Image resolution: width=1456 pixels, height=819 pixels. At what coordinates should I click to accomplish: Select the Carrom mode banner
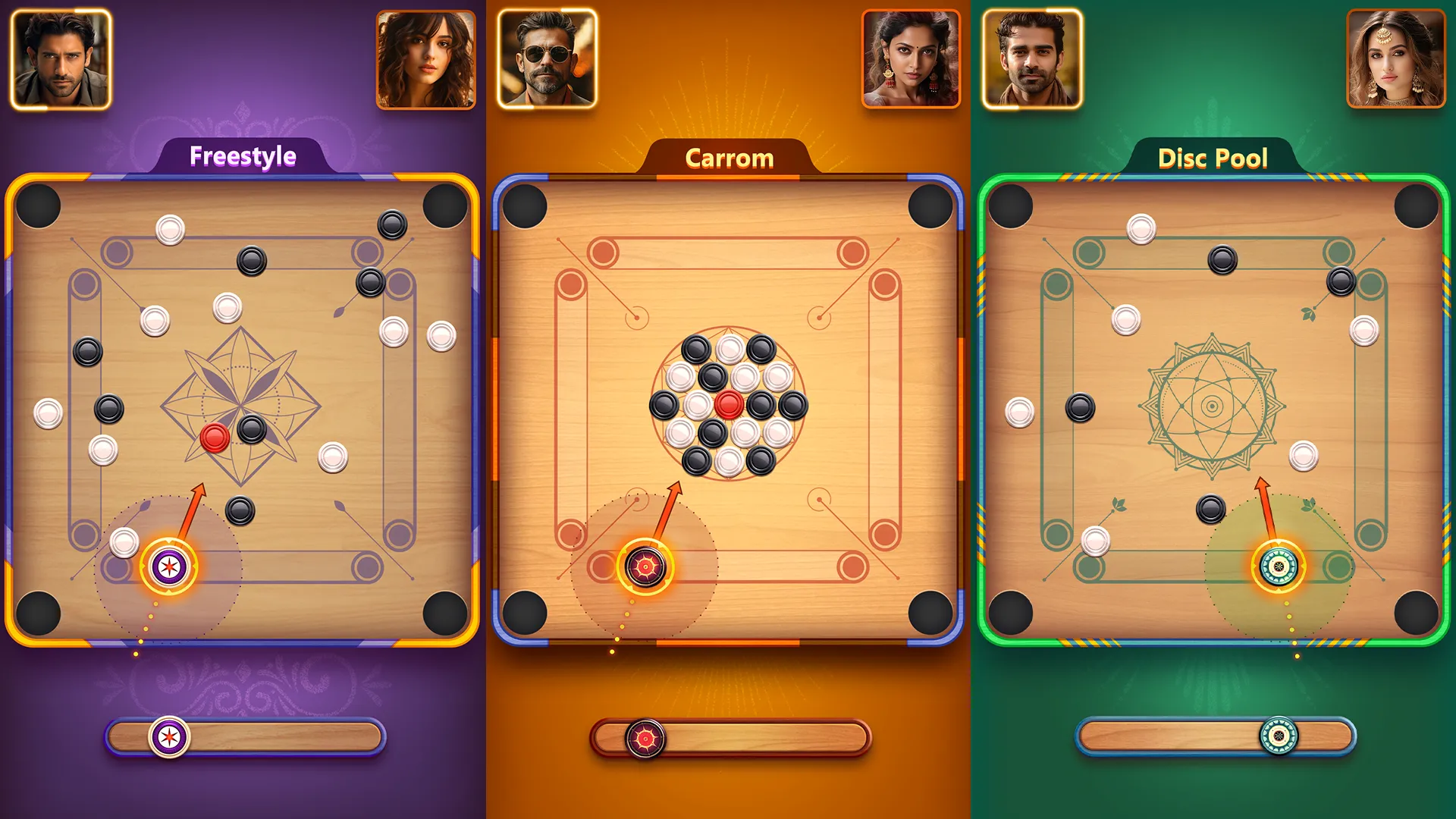click(x=729, y=158)
